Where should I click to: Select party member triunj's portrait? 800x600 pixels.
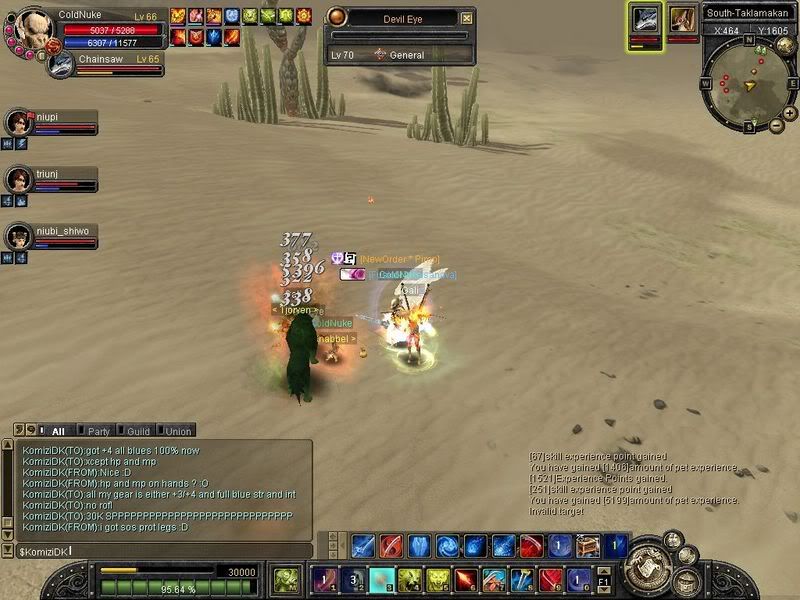(x=17, y=180)
